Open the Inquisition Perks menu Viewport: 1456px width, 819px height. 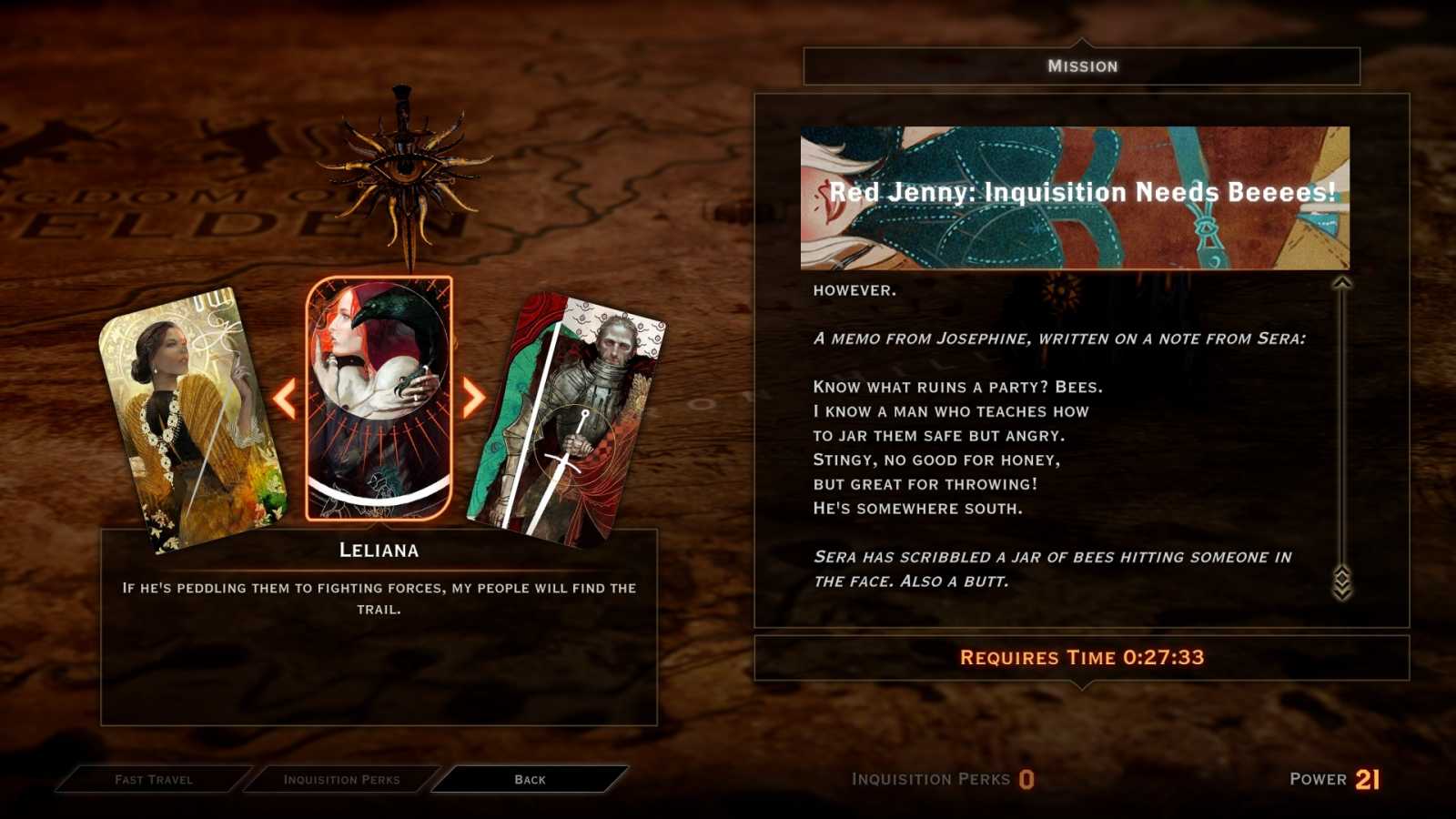pyautogui.click(x=341, y=779)
